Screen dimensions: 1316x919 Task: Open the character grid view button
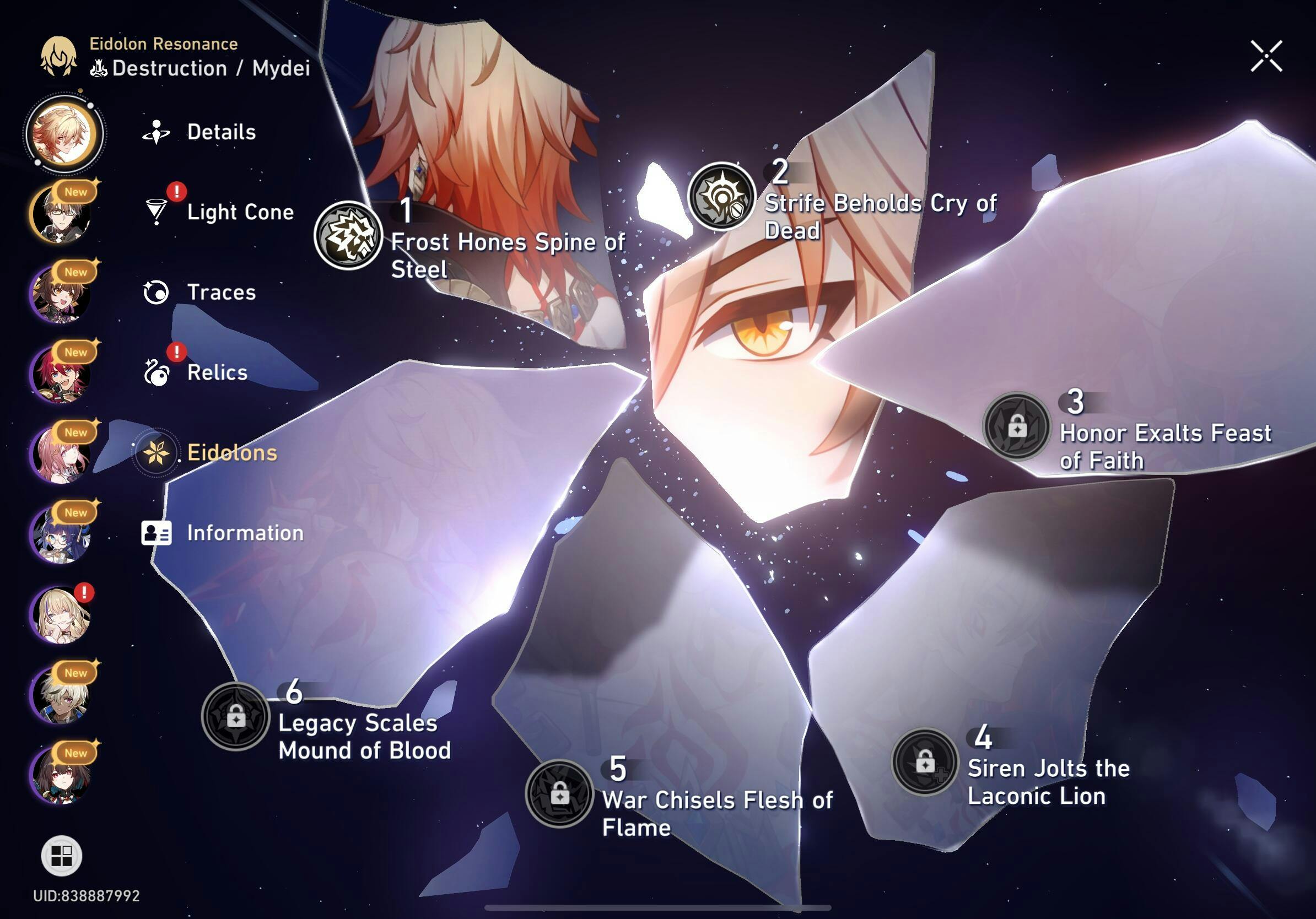[x=61, y=856]
